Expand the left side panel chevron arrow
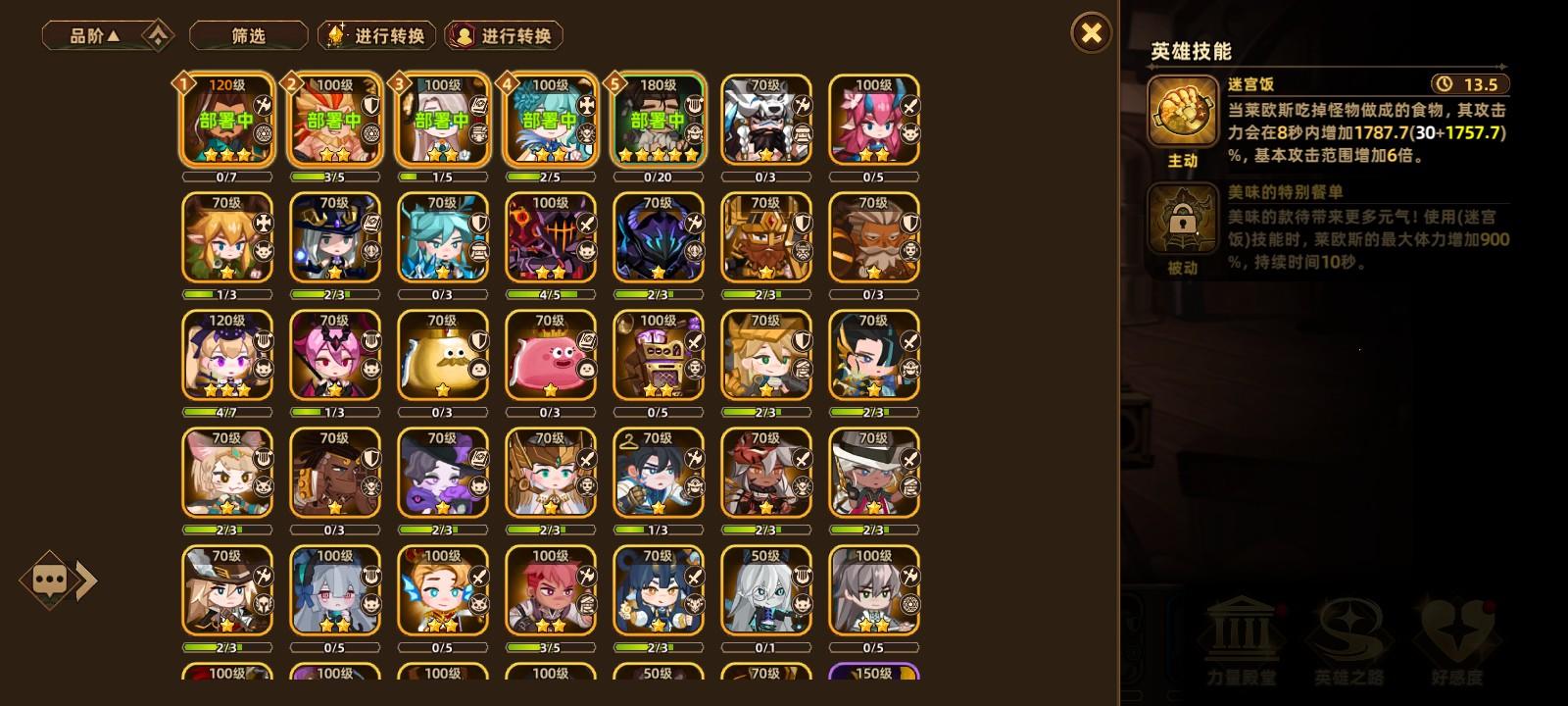This screenshot has width=1568, height=706. click(x=88, y=580)
